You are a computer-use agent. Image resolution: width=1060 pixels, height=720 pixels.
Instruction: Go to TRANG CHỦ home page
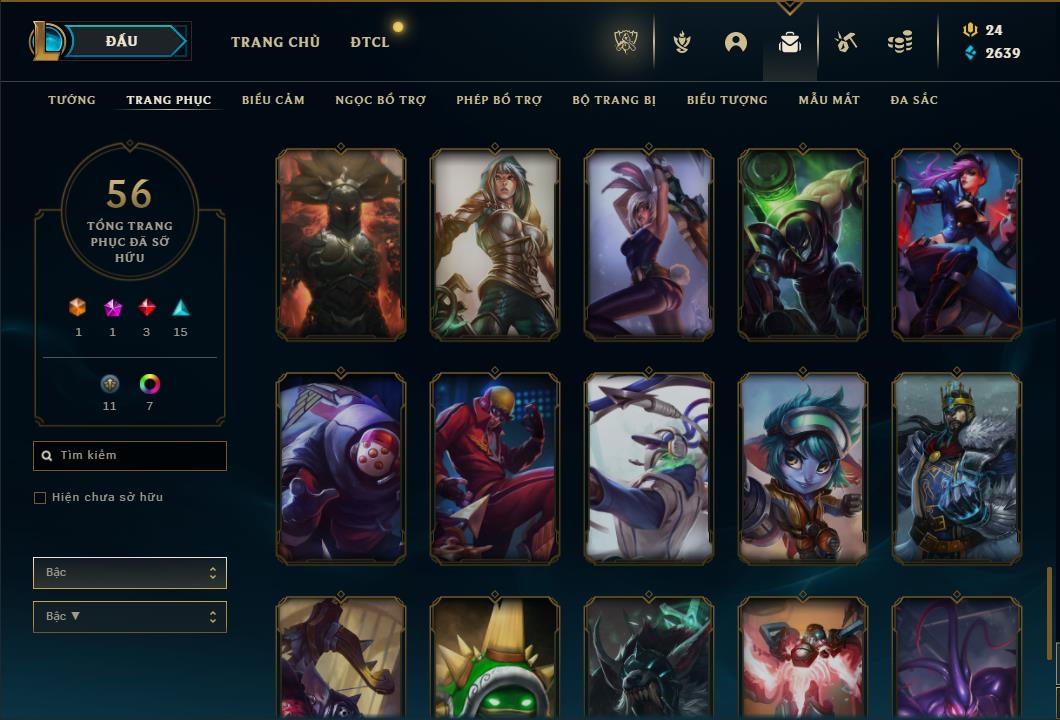tap(275, 42)
